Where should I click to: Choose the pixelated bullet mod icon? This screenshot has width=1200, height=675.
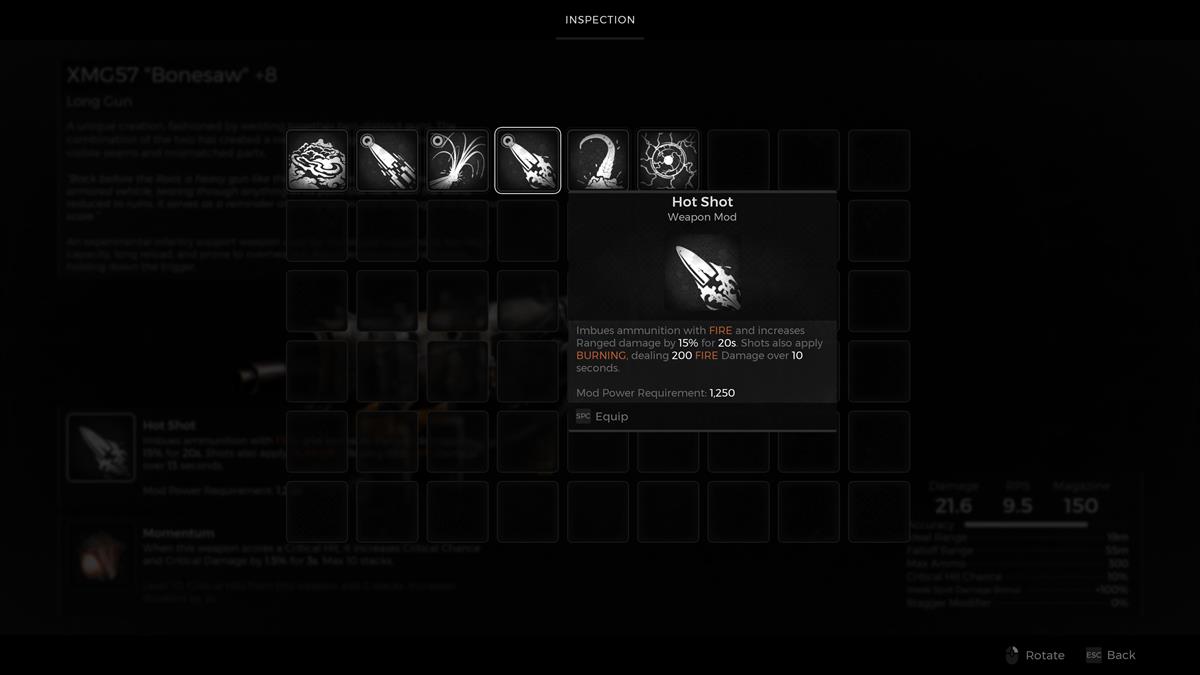click(x=387, y=160)
